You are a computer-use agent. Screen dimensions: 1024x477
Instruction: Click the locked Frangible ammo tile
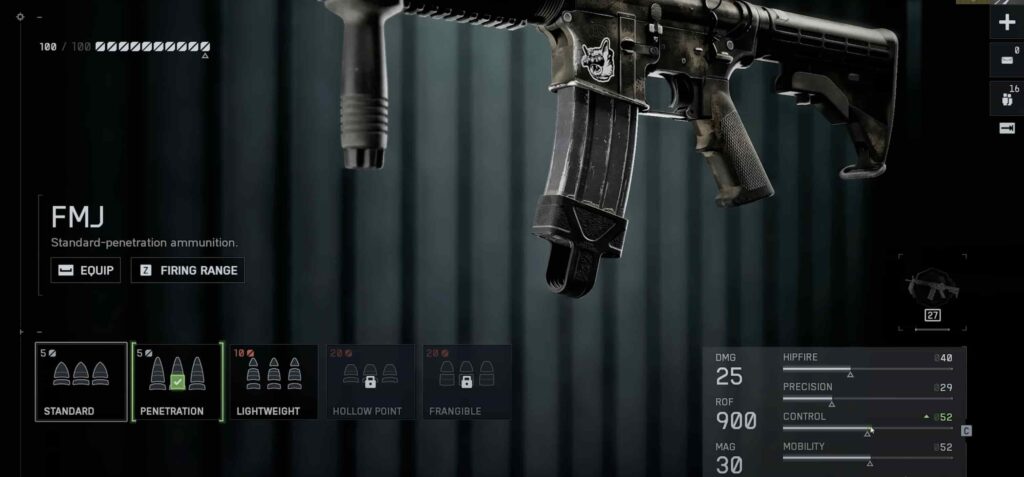[464, 382]
